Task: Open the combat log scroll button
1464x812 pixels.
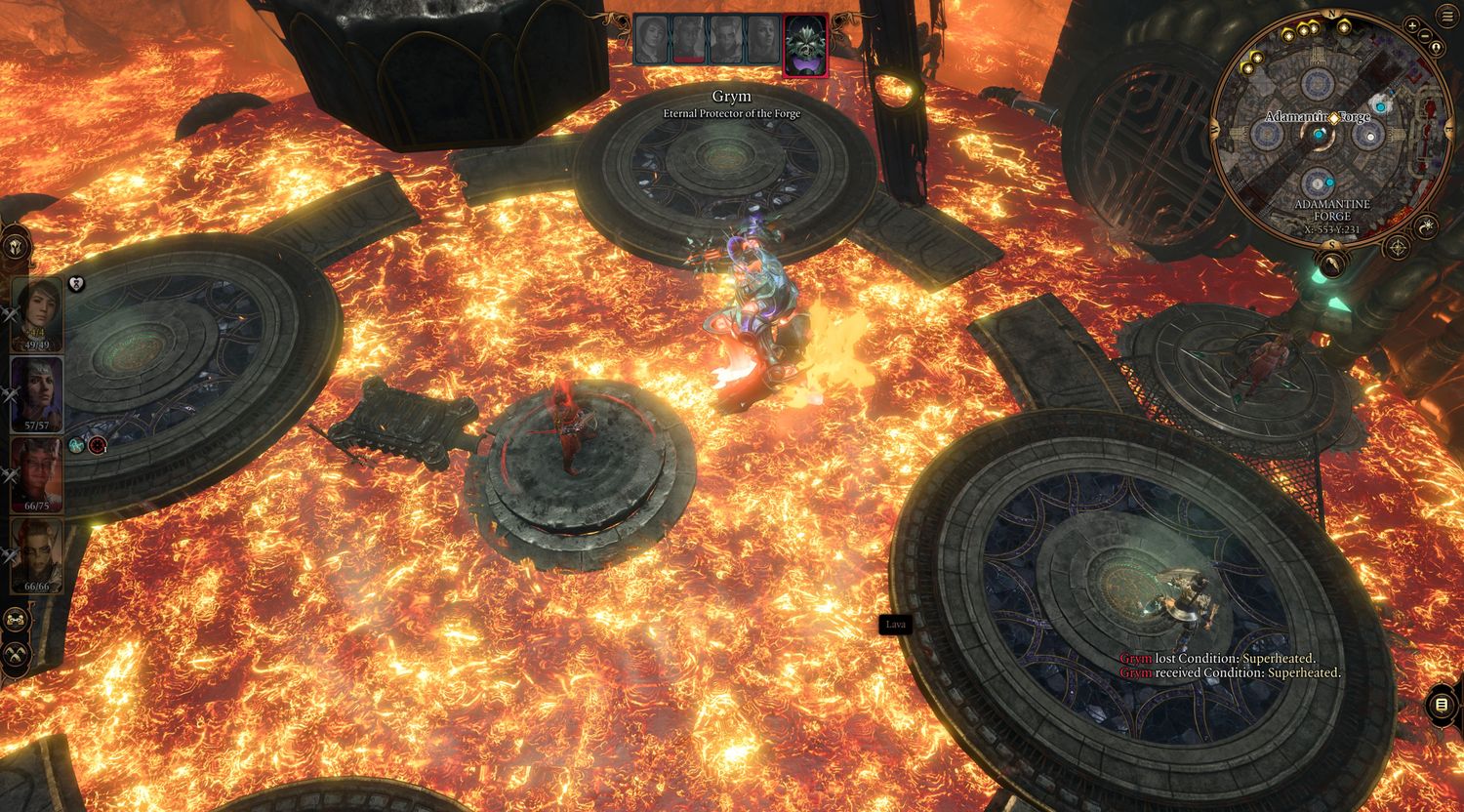Action: click(1442, 704)
